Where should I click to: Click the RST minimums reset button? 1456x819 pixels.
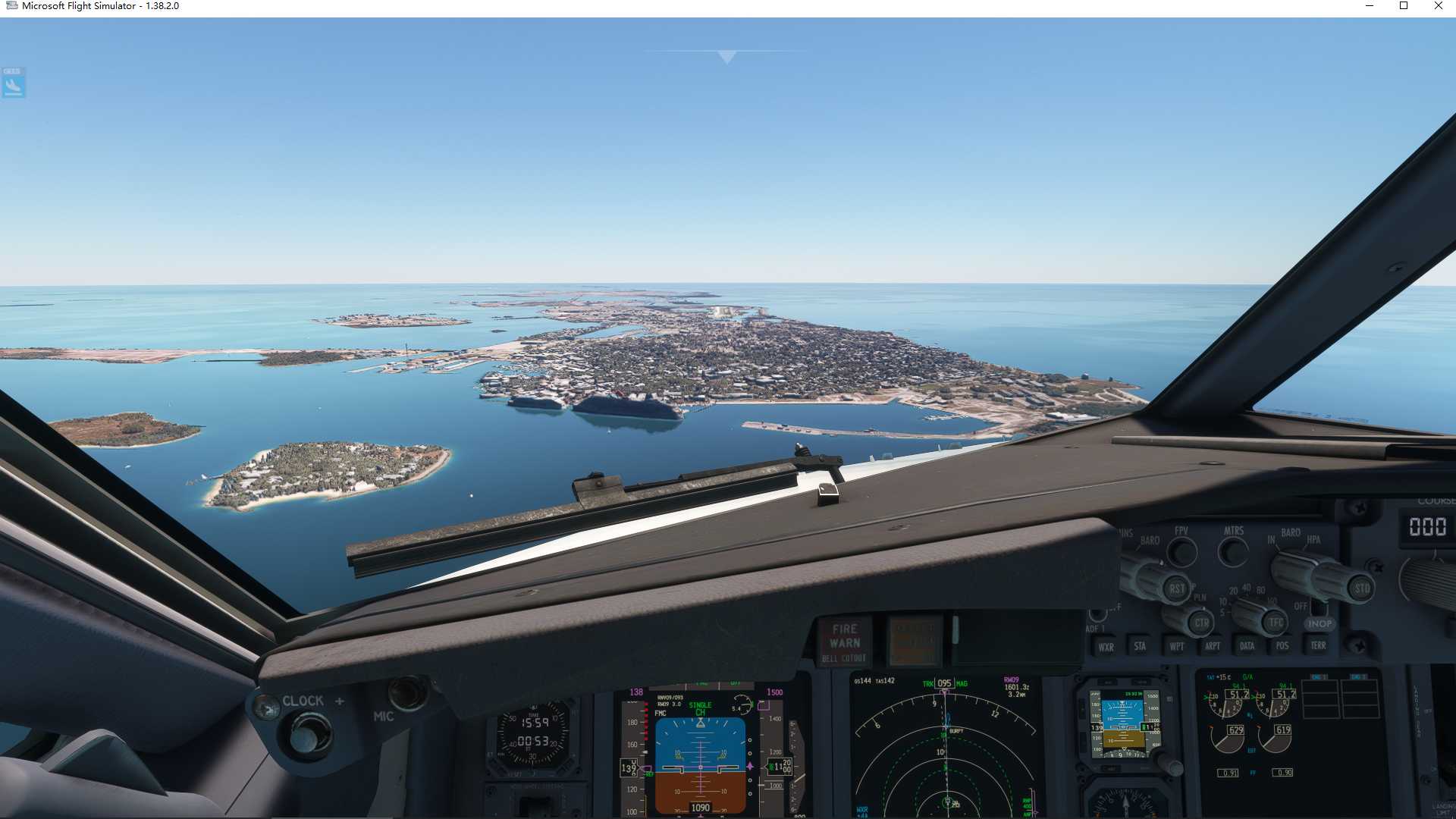(x=1176, y=588)
